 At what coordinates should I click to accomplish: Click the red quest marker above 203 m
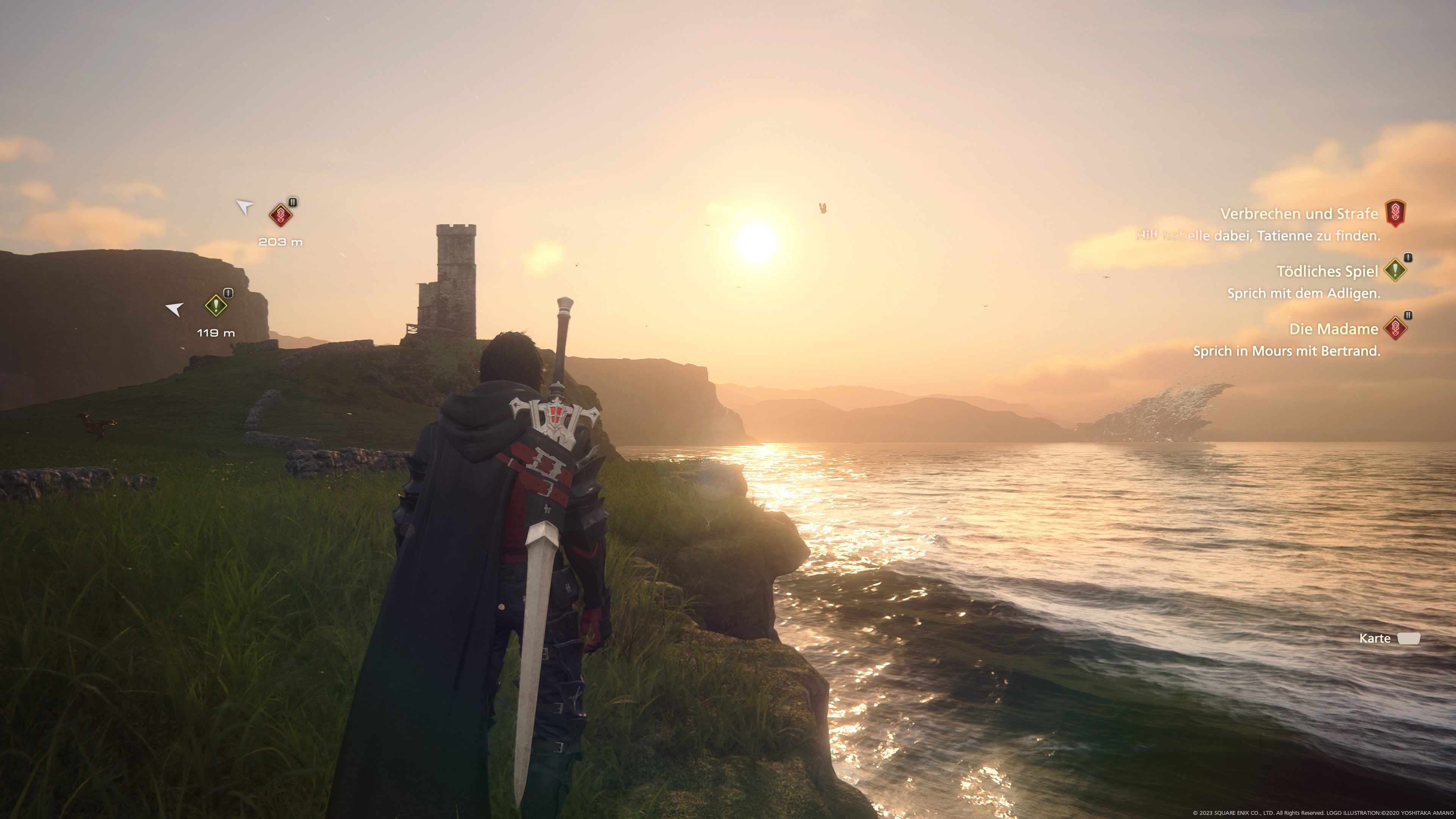pyautogui.click(x=281, y=215)
